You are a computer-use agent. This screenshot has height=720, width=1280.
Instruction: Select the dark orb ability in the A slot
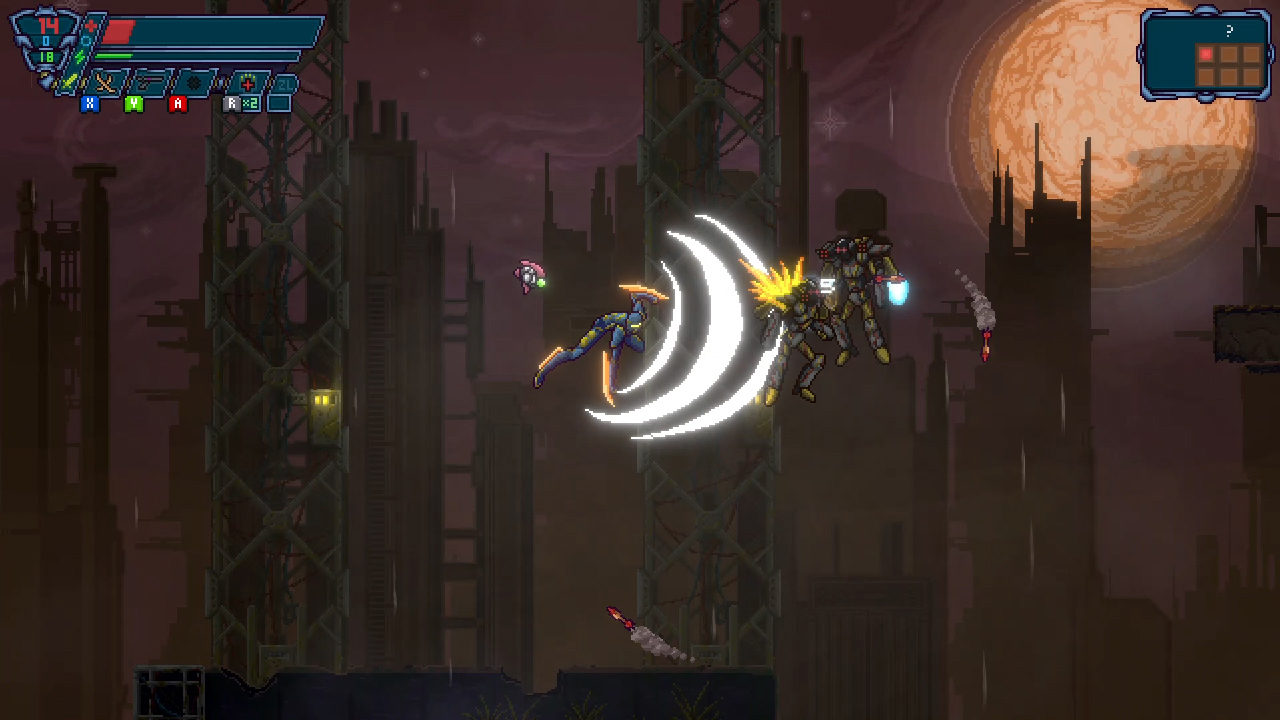coord(195,80)
